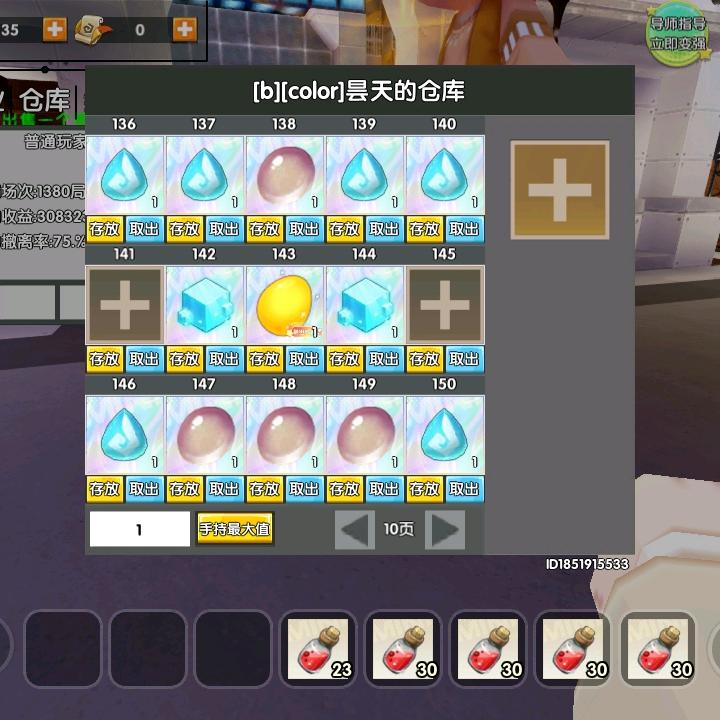Select the ice cube in slot 144

(x=364, y=305)
